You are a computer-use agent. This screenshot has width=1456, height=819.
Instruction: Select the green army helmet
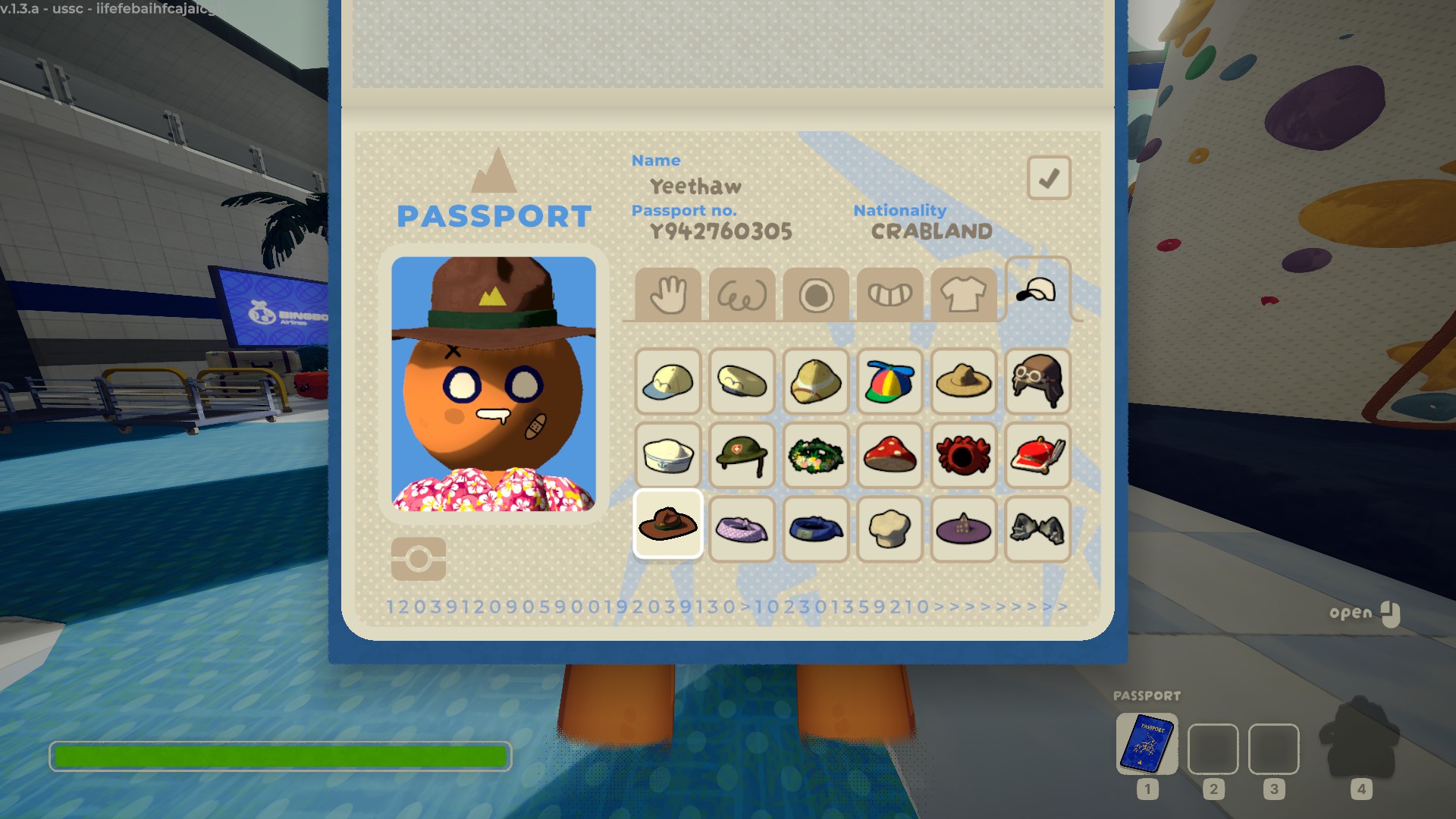click(x=742, y=455)
